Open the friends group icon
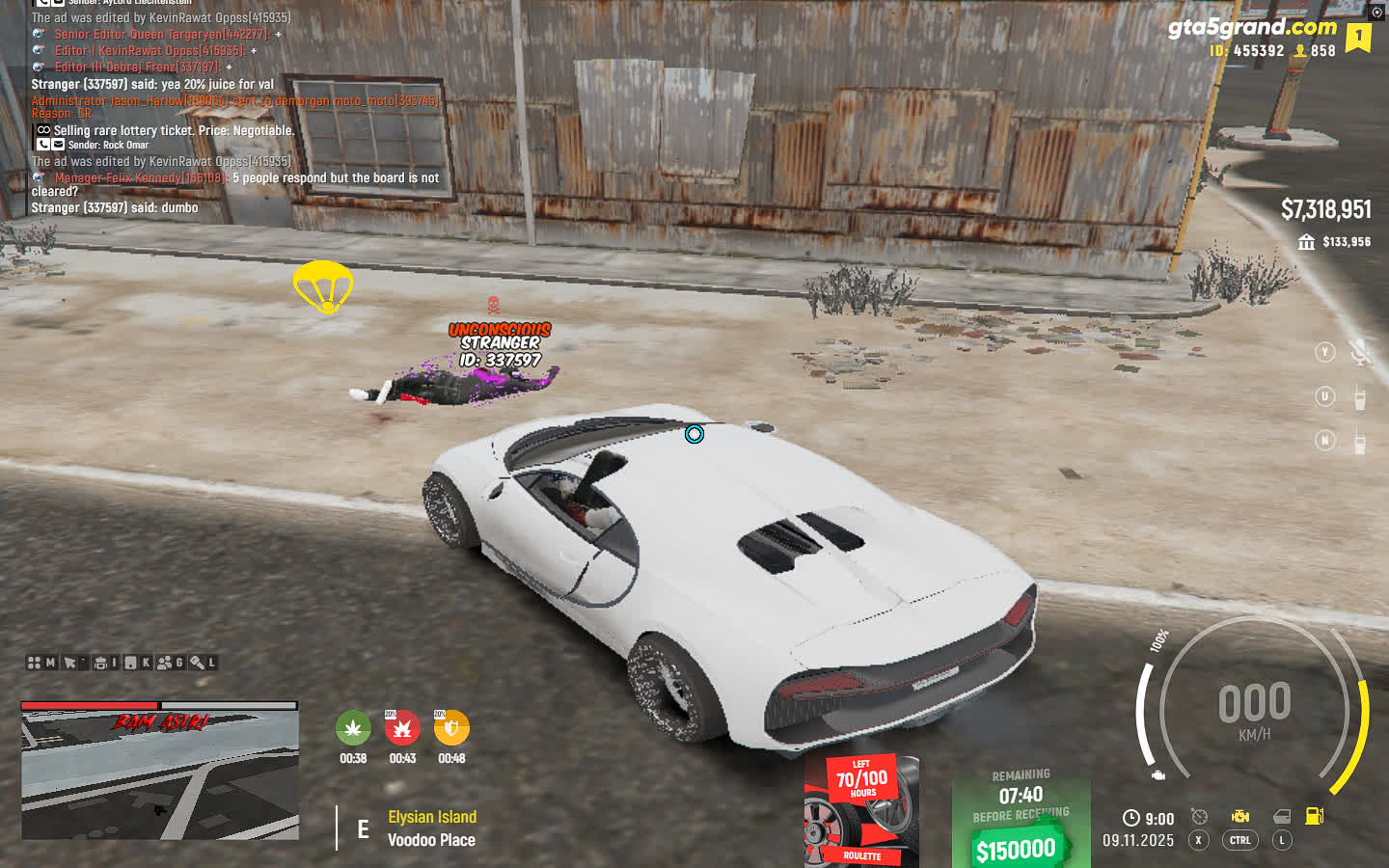Image resolution: width=1389 pixels, height=868 pixels. [x=164, y=663]
